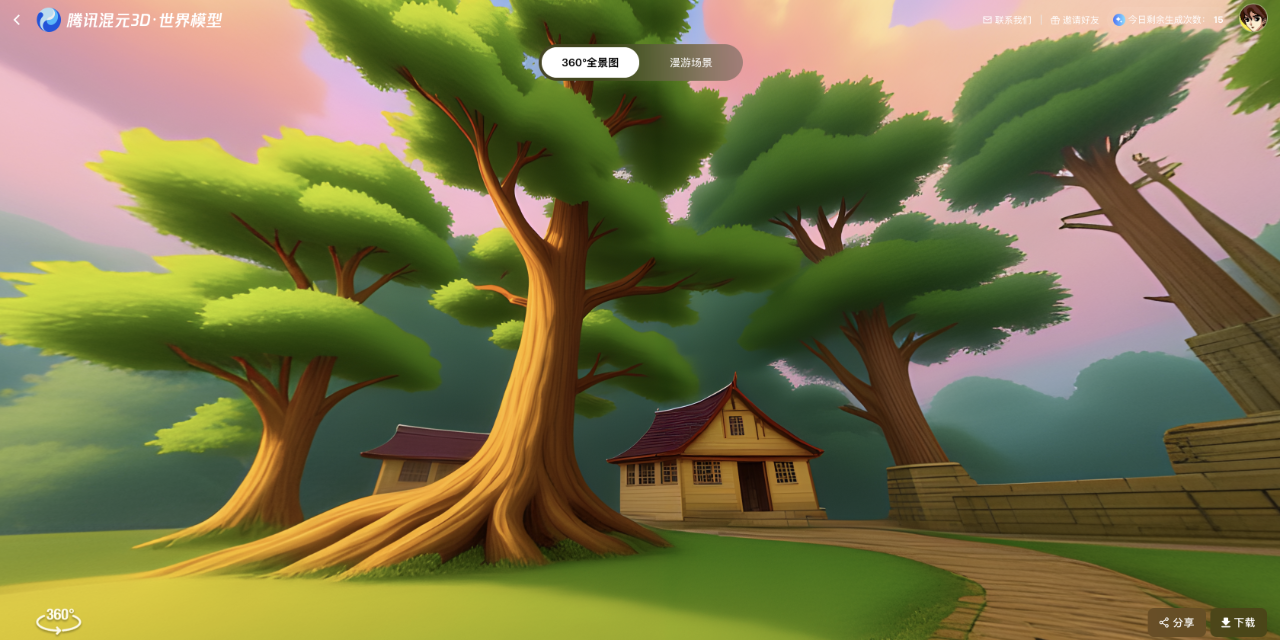Go back using the top-left arrow
The height and width of the screenshot is (640, 1280).
[16, 20]
